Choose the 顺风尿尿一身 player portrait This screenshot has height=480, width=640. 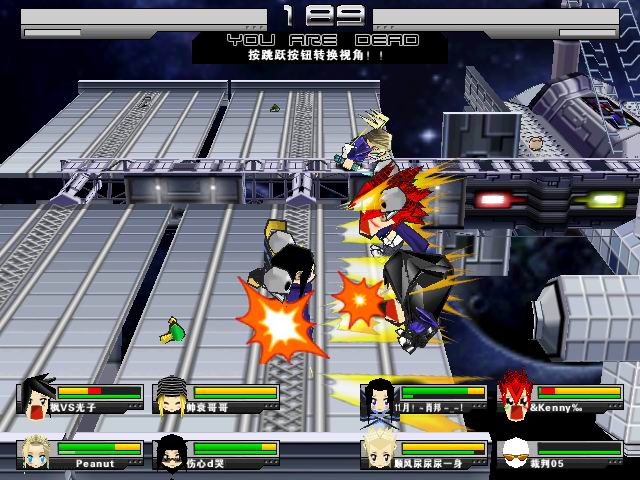point(378,452)
